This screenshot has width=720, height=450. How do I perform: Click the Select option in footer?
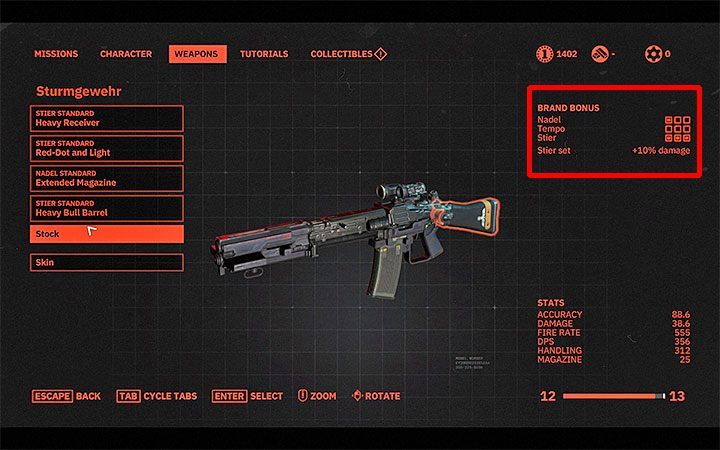pyautogui.click(x=248, y=396)
